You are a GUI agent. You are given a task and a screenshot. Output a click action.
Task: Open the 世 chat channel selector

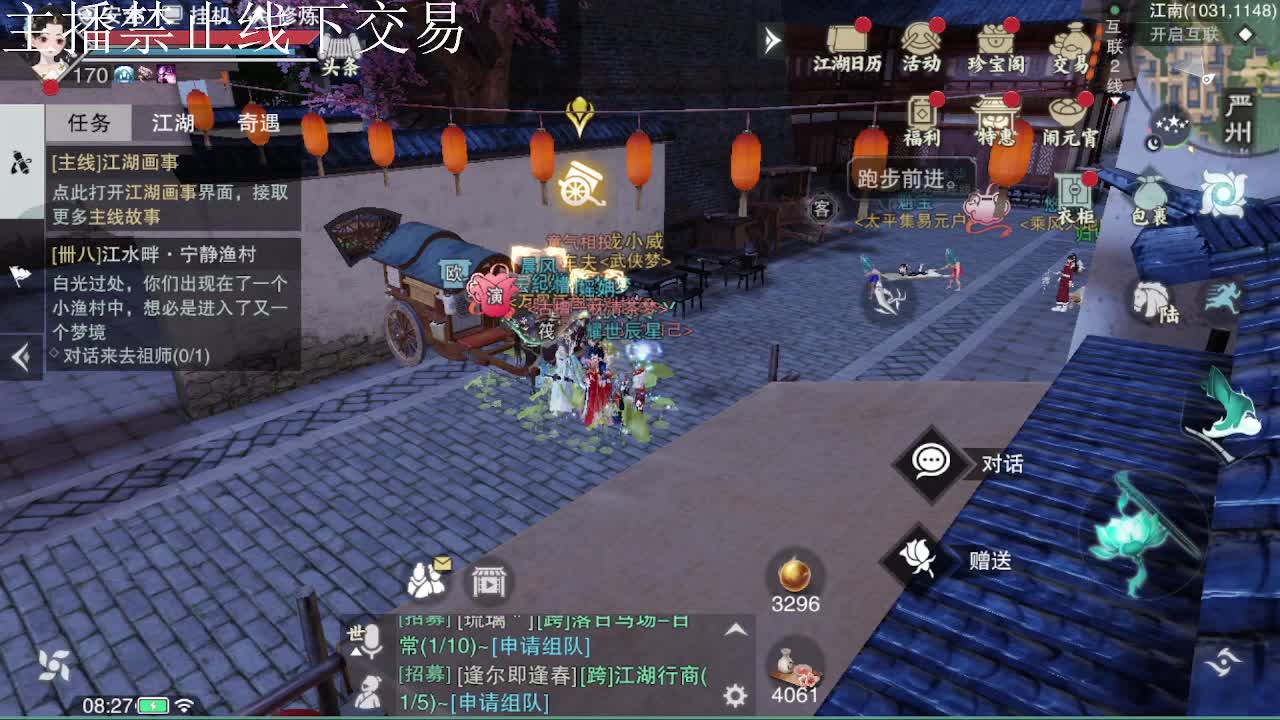[356, 640]
